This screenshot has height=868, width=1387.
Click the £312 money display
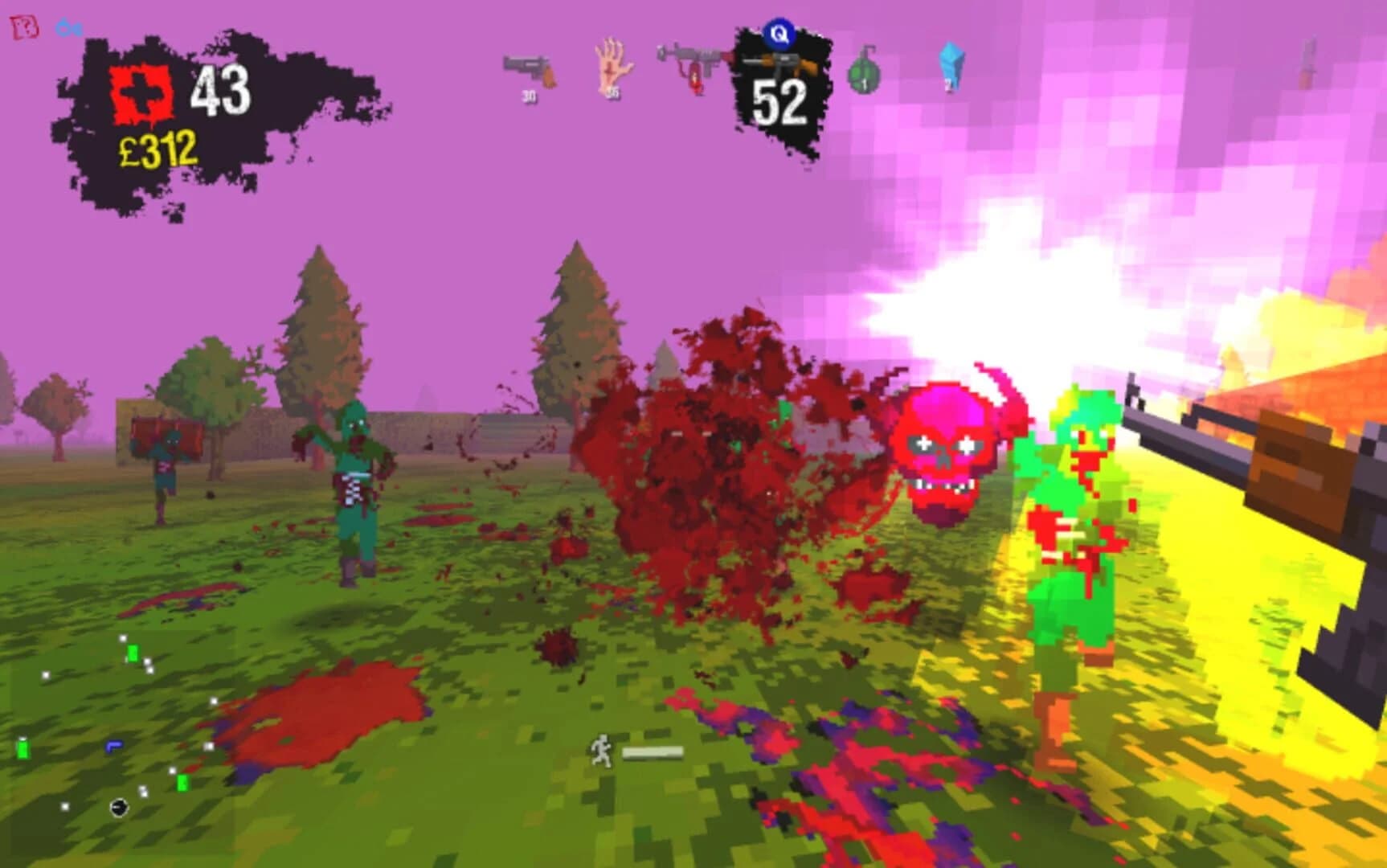pyautogui.click(x=159, y=148)
